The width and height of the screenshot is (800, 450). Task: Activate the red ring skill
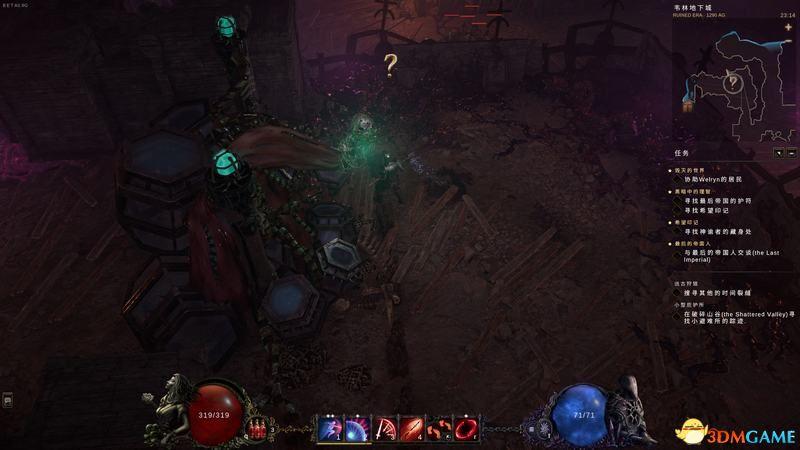tap(466, 429)
